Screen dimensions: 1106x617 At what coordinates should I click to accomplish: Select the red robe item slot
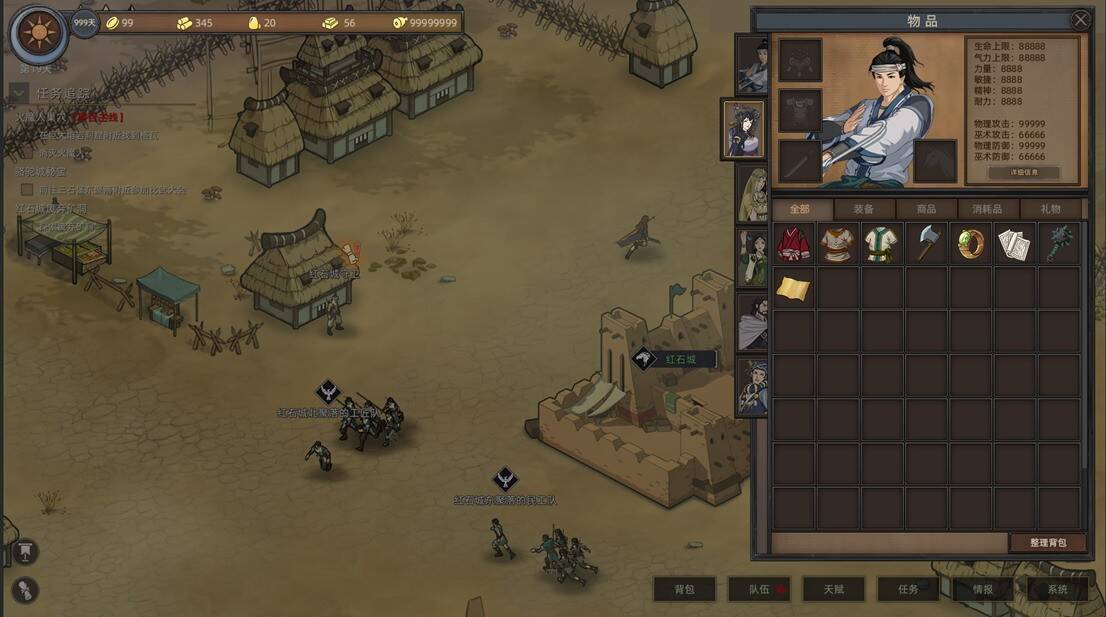[793, 244]
